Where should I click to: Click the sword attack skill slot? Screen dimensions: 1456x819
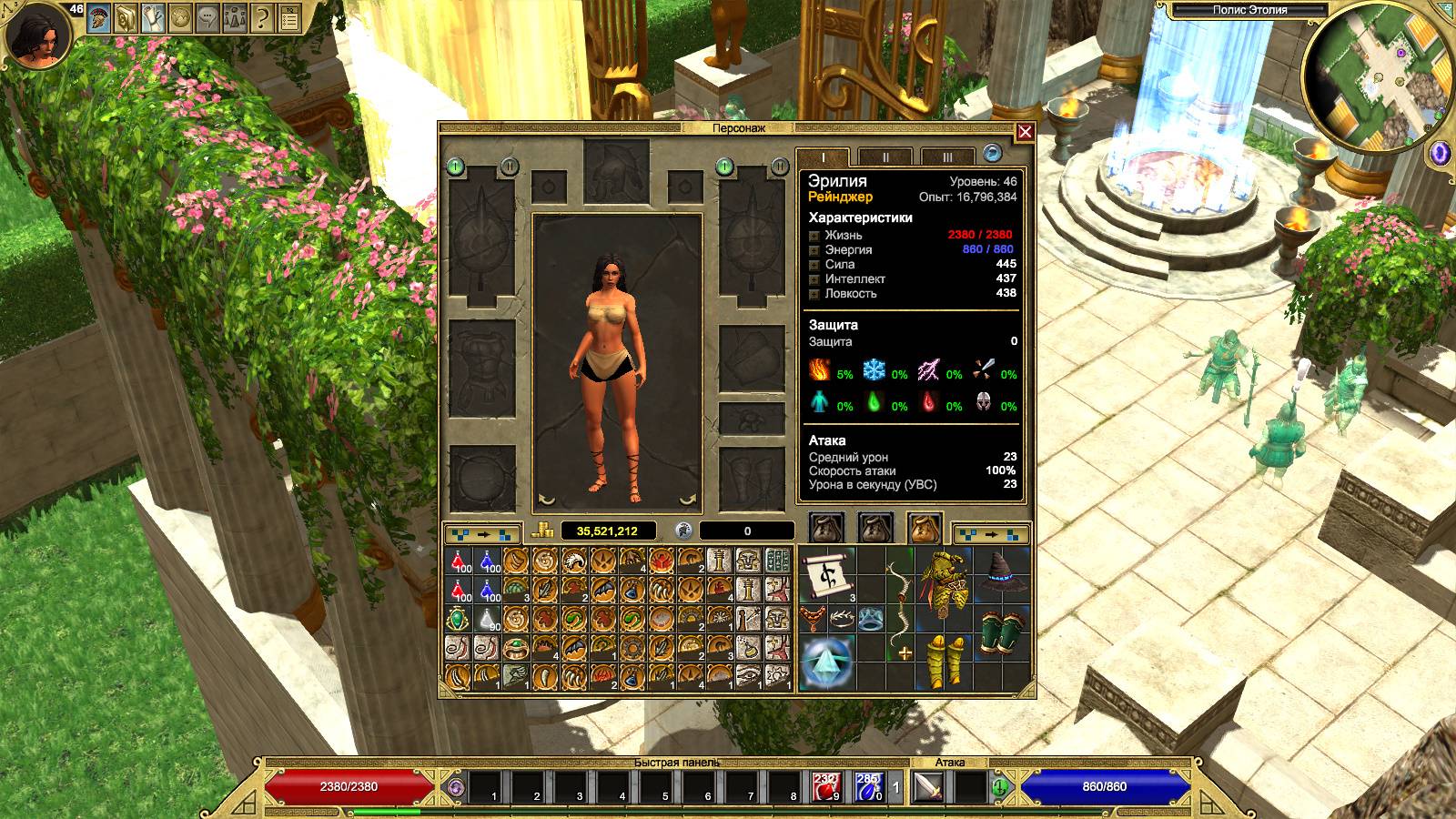[928, 785]
